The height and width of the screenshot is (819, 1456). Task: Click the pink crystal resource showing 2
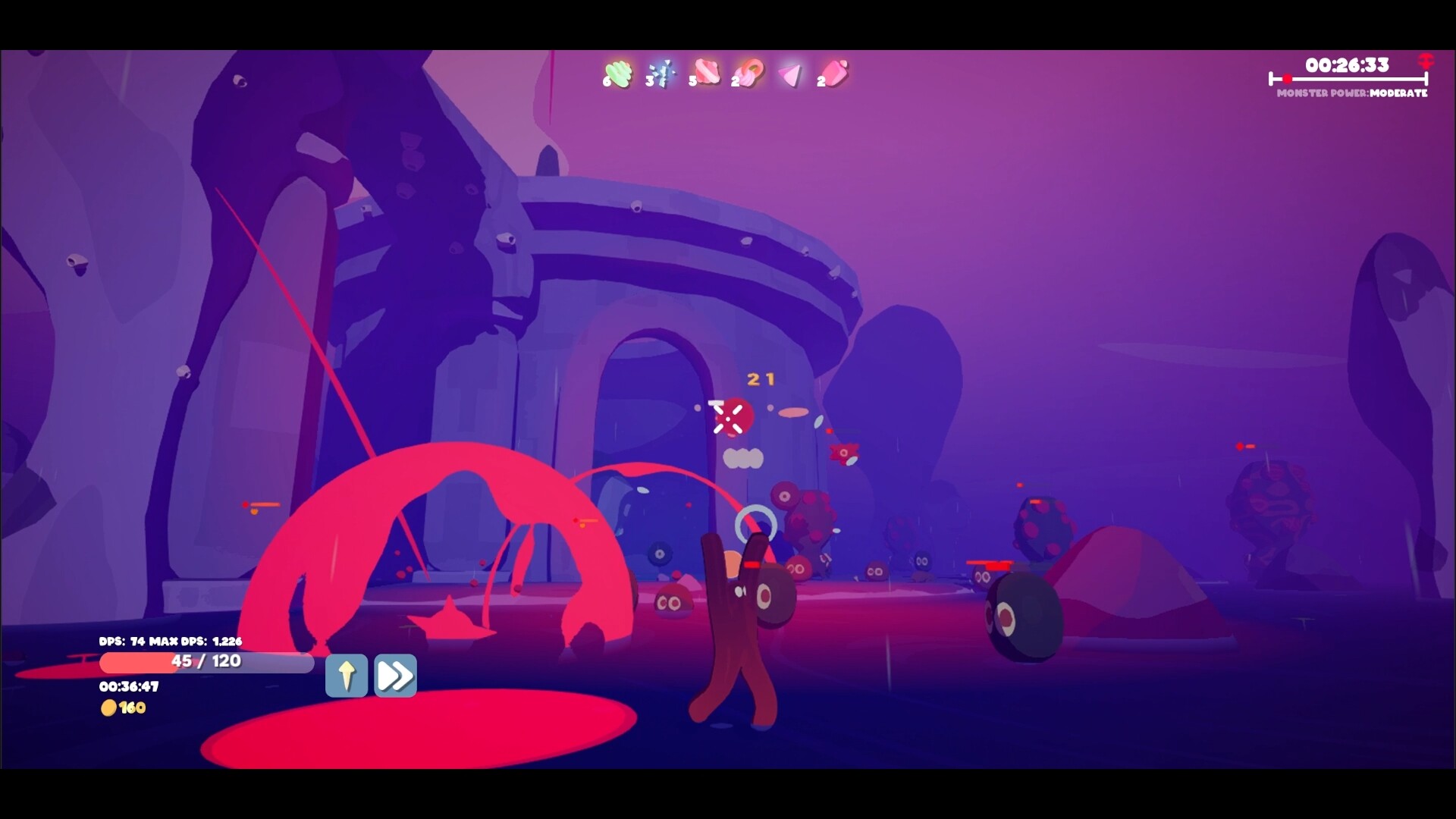(834, 71)
